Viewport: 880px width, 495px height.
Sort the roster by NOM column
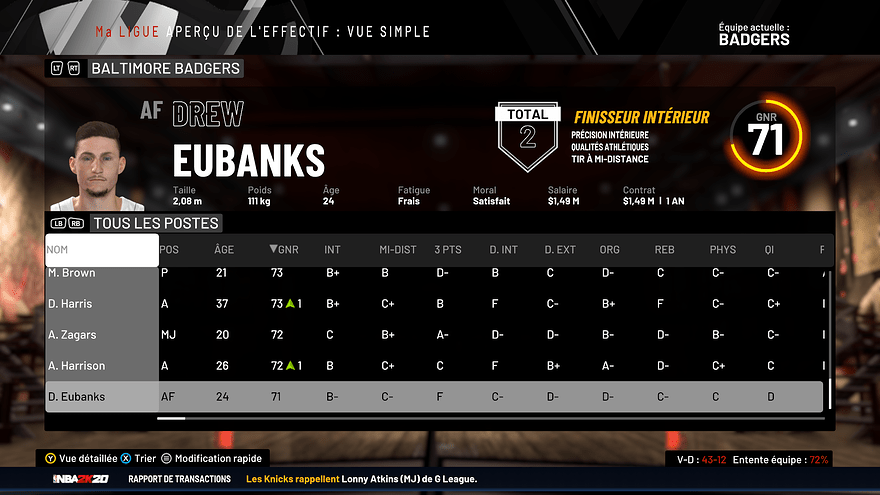pyautogui.click(x=101, y=249)
